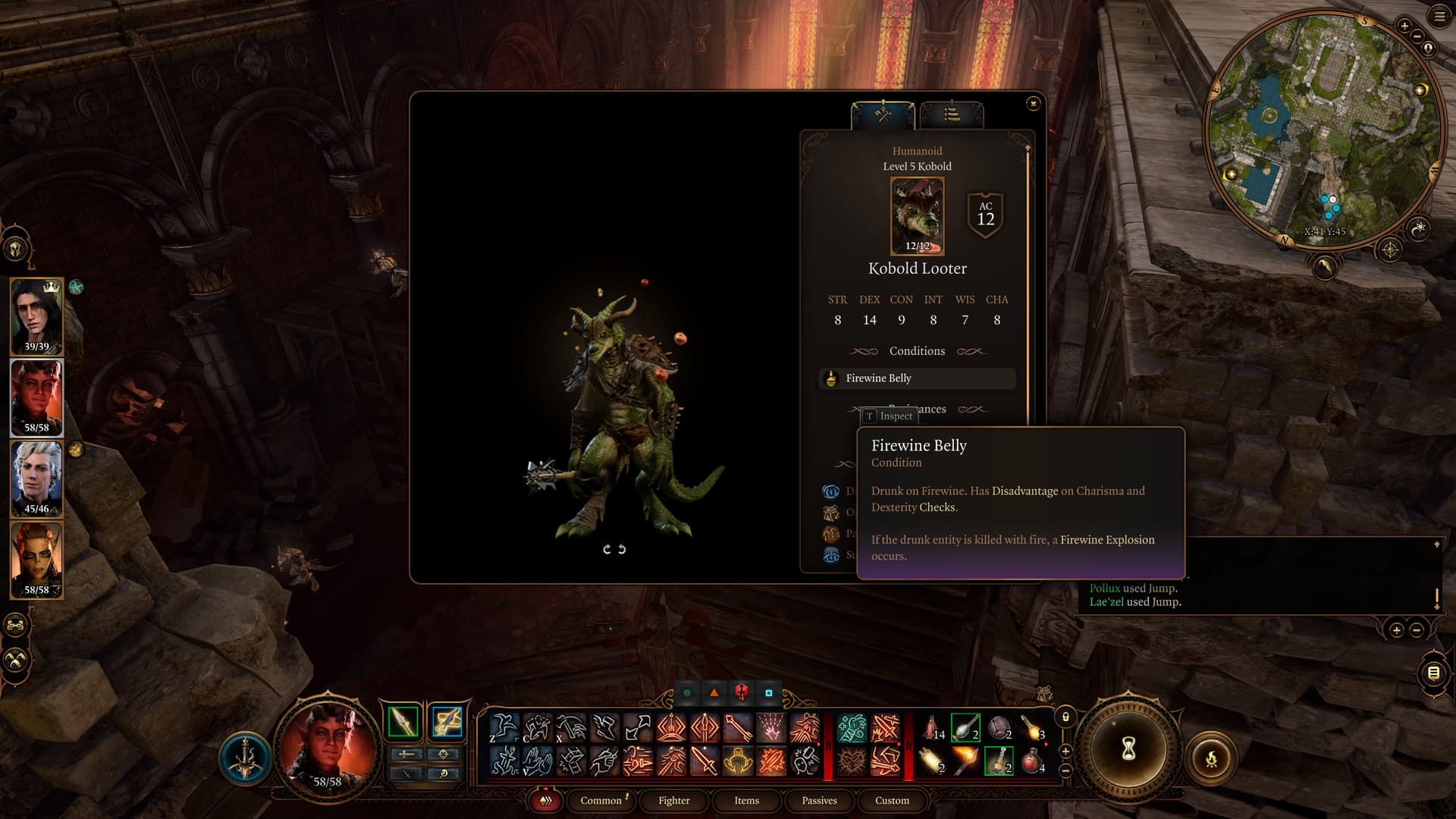Viewport: 1456px width, 819px height.
Task: Close the Kobold Looter examine panel
Action: pyautogui.click(x=1033, y=103)
